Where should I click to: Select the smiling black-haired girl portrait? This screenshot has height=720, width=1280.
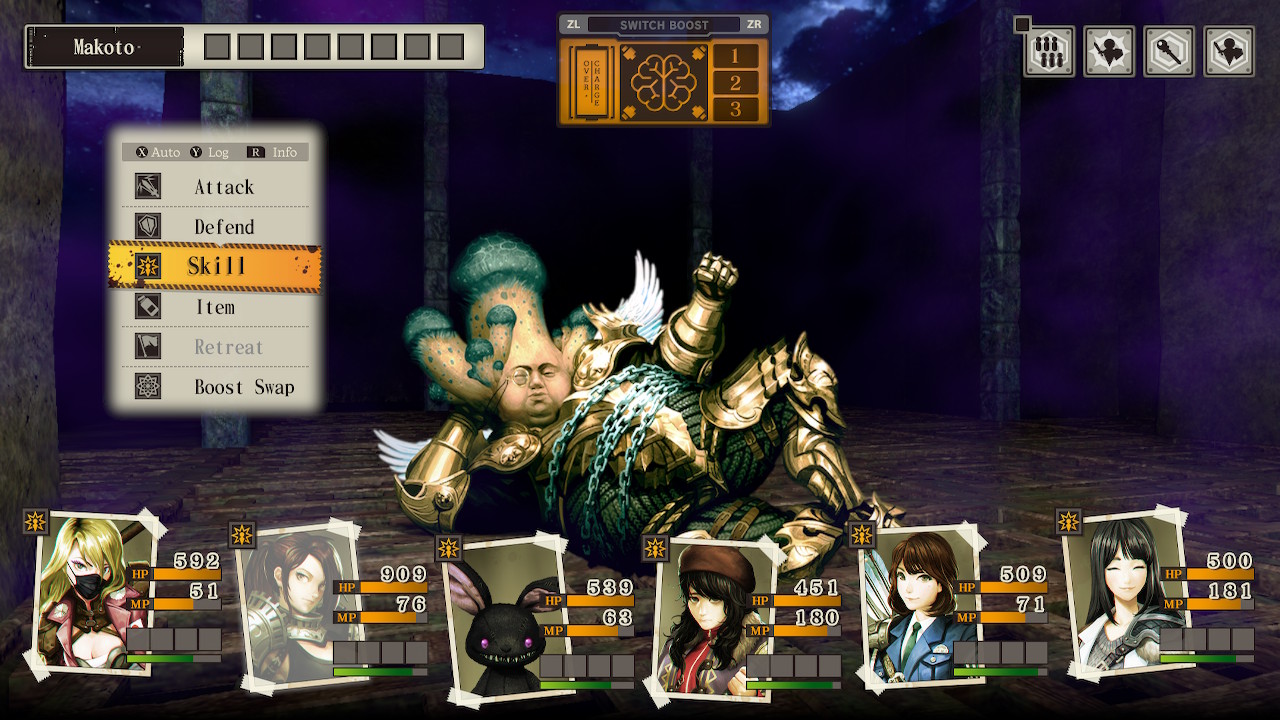point(1122,590)
